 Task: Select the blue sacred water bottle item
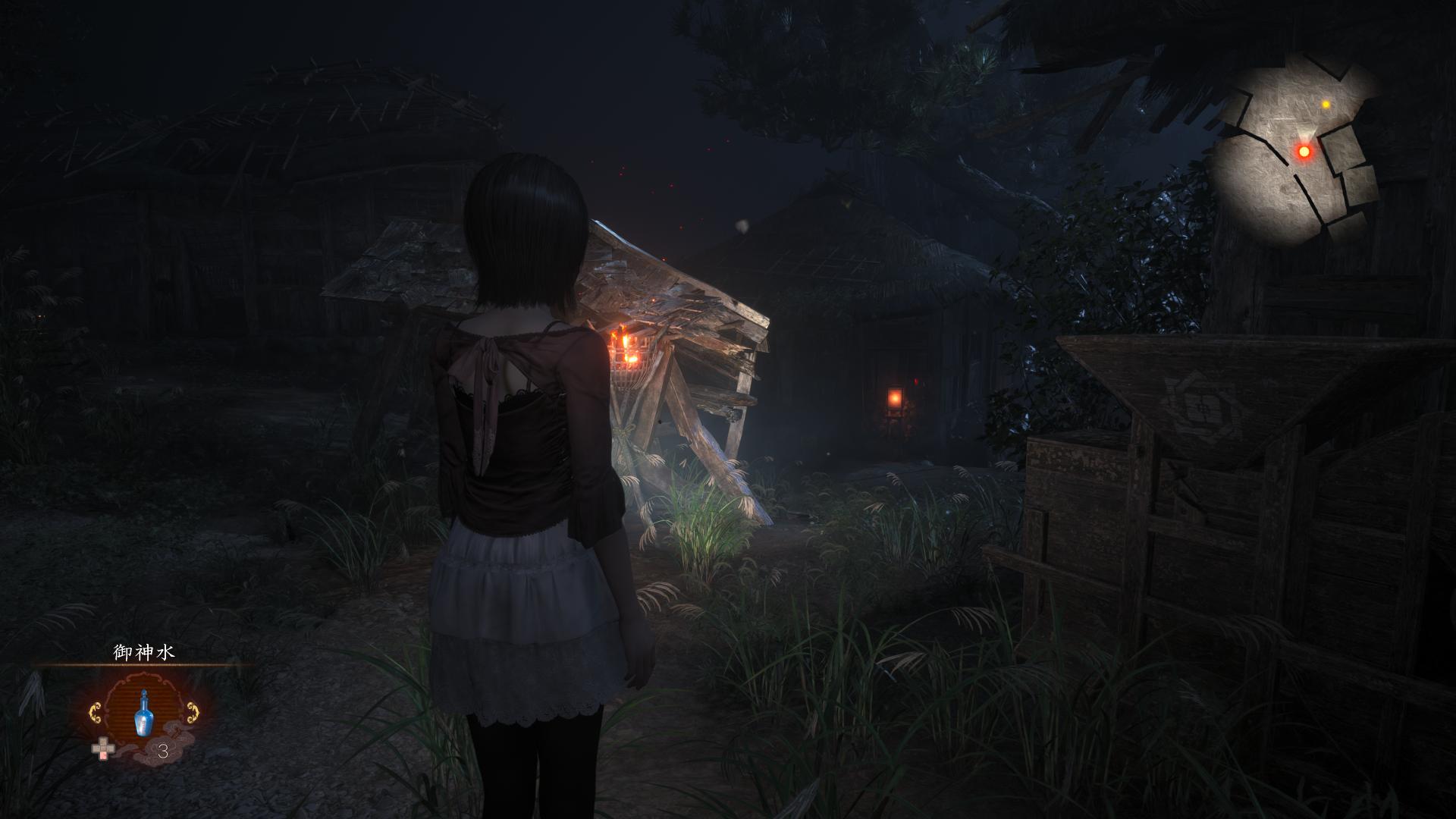pyautogui.click(x=140, y=714)
